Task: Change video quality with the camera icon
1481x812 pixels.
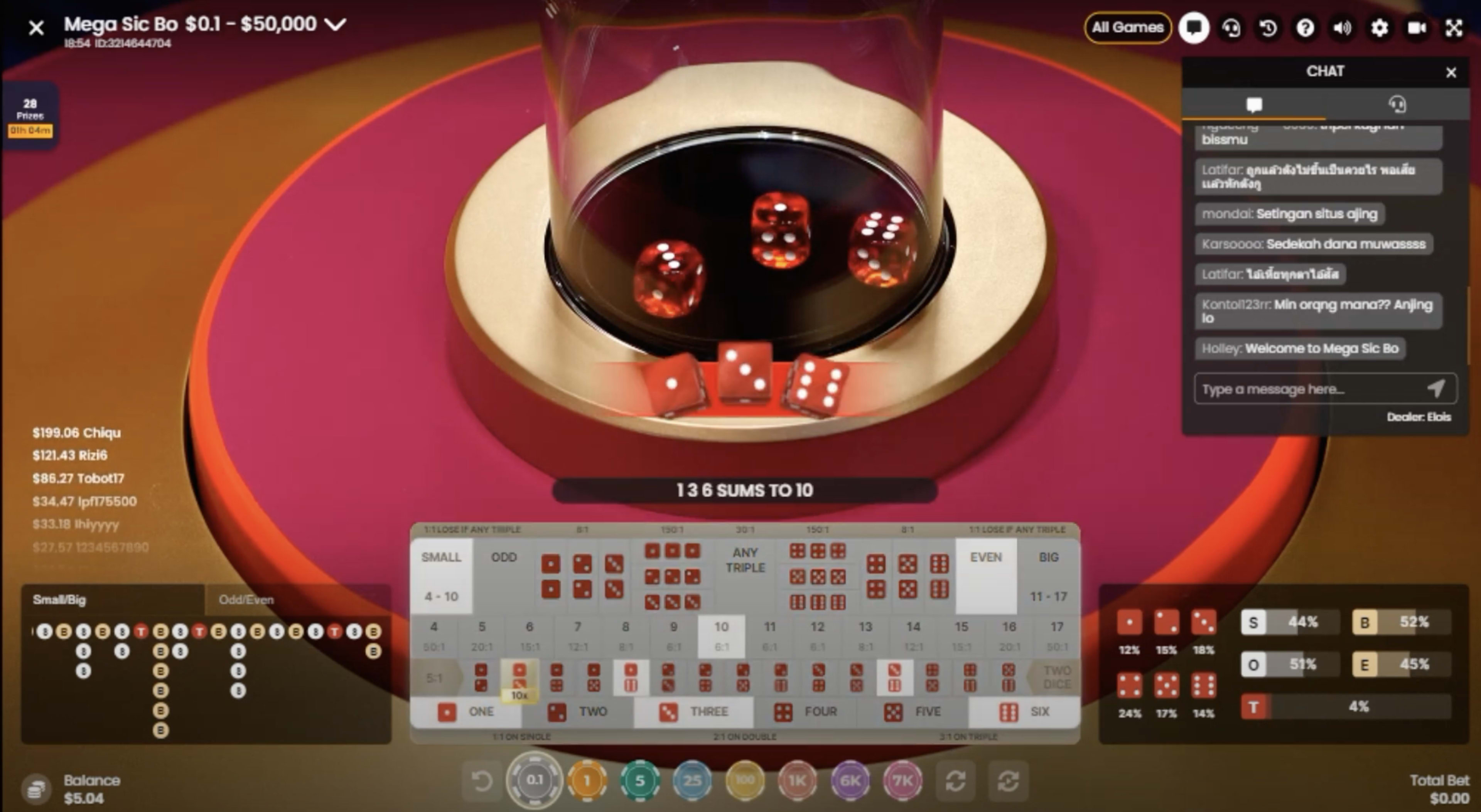Action: pyautogui.click(x=1416, y=28)
